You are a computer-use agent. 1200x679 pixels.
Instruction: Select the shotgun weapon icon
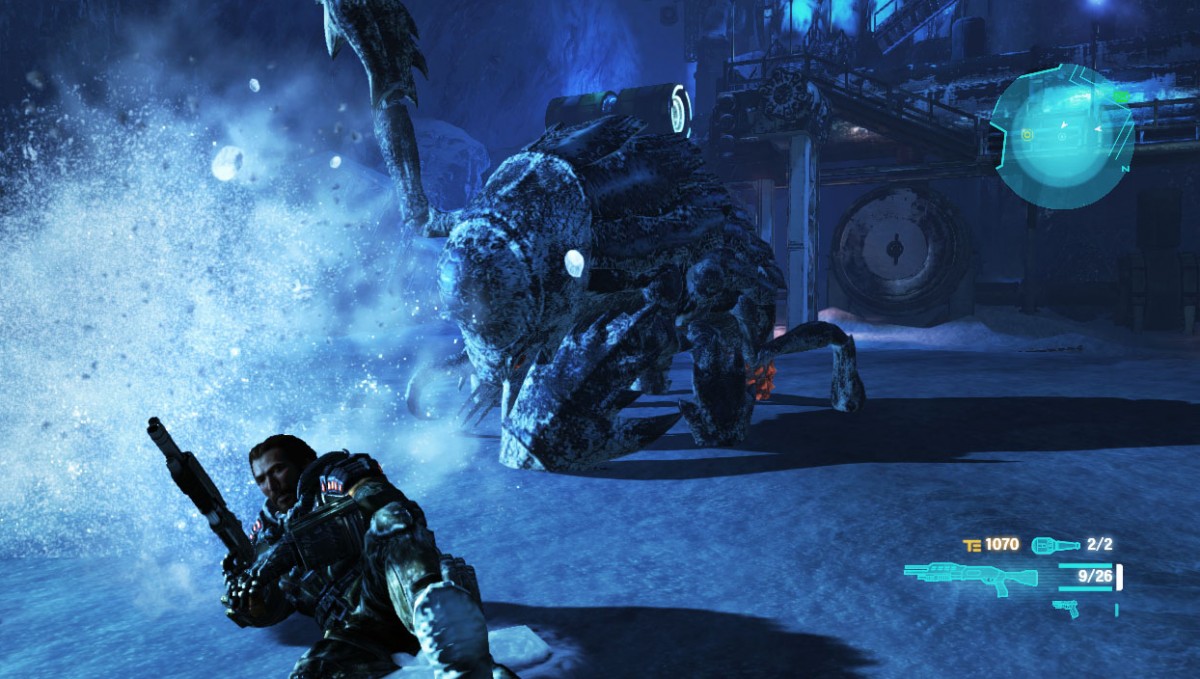click(970, 576)
